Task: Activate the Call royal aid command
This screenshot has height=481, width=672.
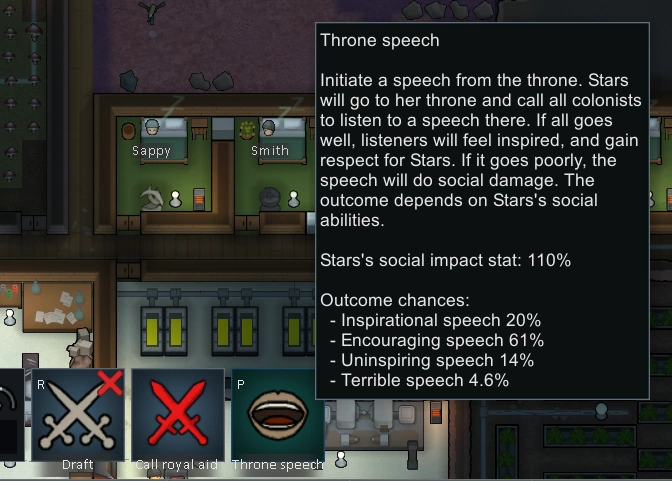Action: (177, 415)
